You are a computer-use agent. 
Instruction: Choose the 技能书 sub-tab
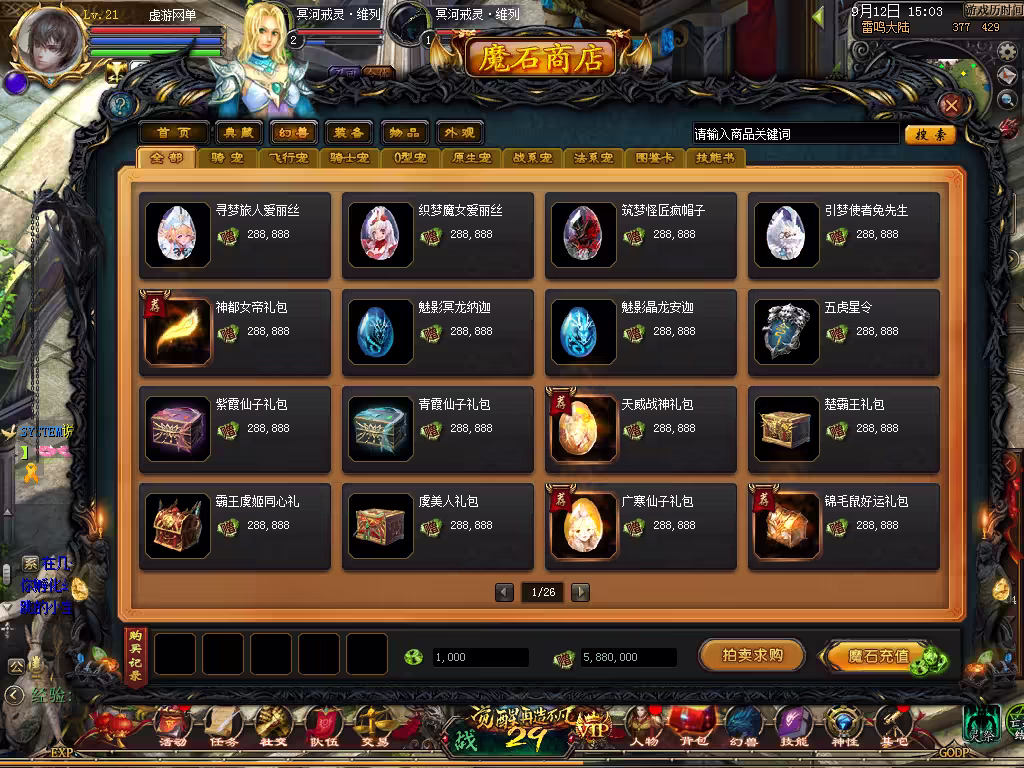[714, 158]
